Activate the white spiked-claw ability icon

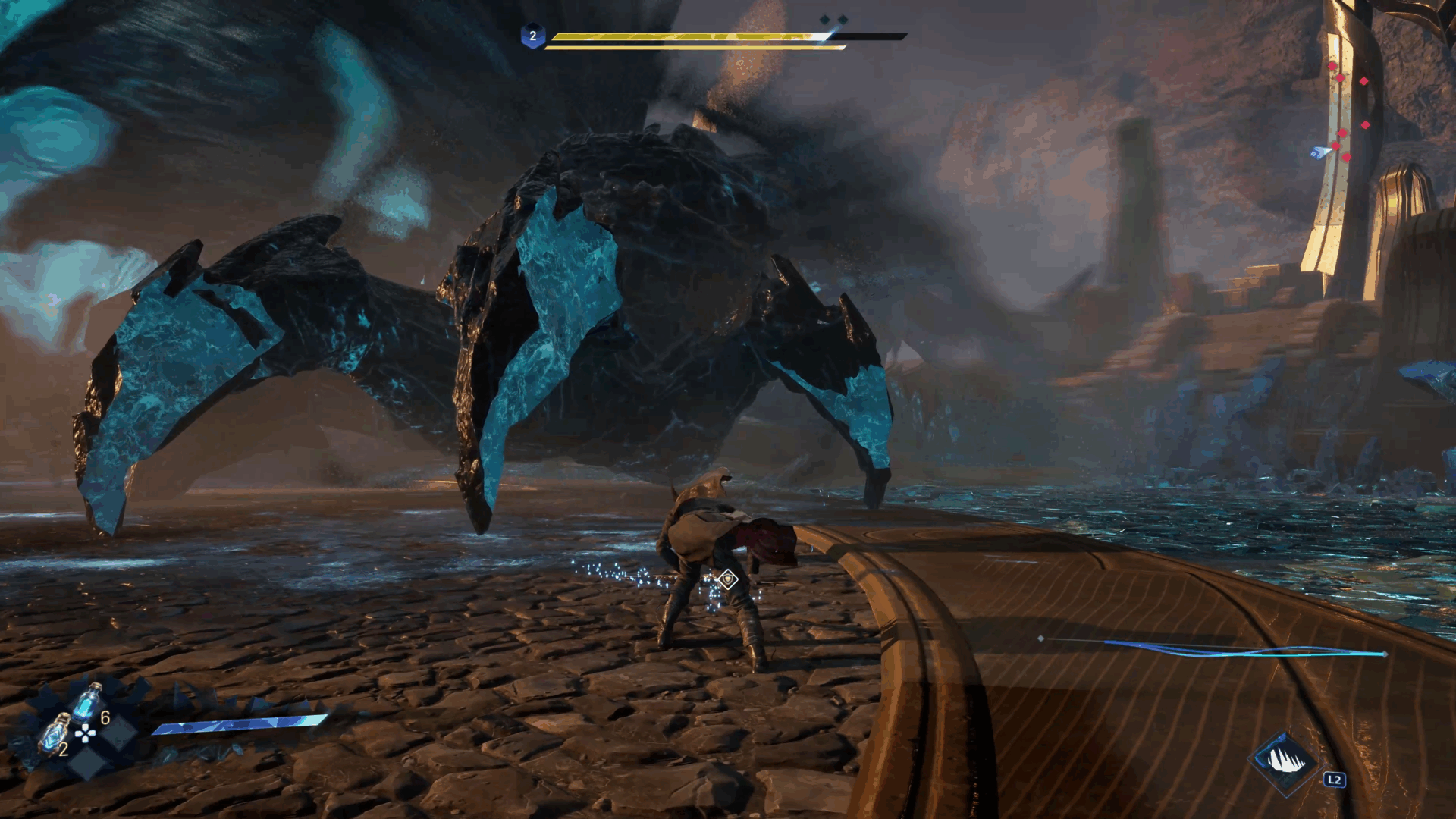coord(1285,761)
